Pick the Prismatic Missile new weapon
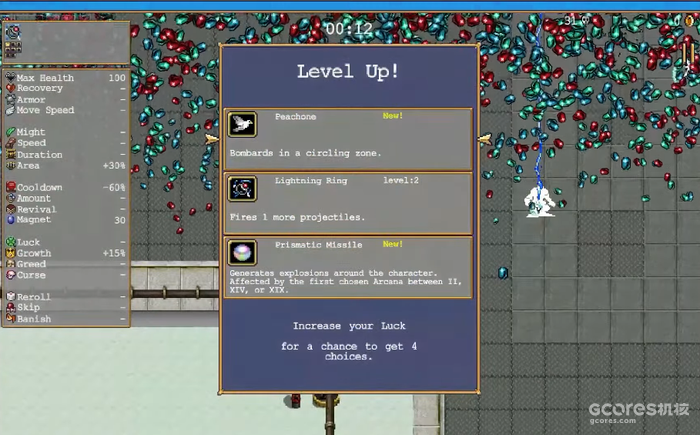Screen dimensions: 700x435 click(x=347, y=266)
